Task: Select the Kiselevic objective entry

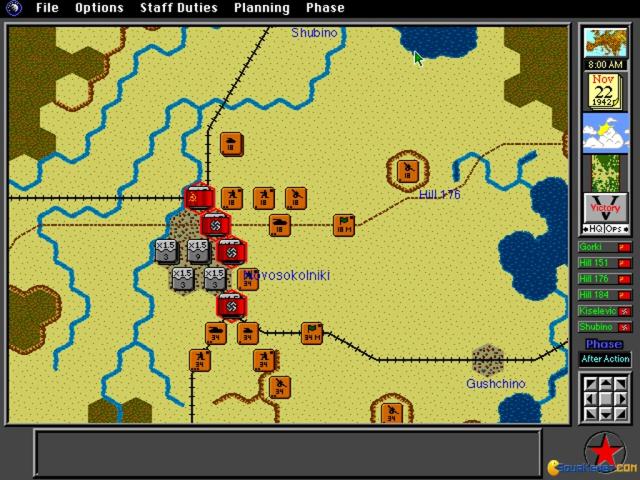Action: coord(605,311)
